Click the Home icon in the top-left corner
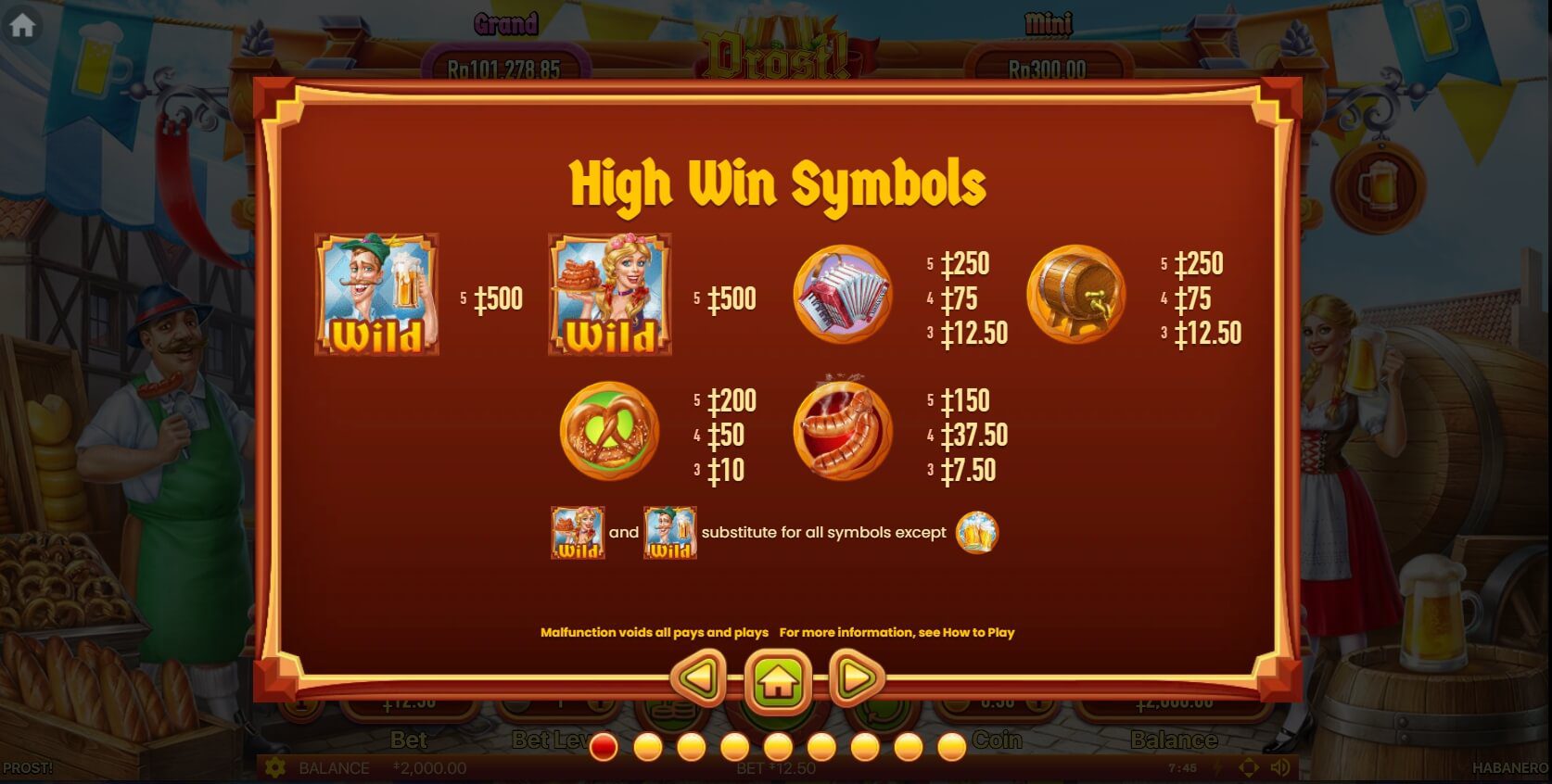This screenshot has width=1552, height=784. click(20, 26)
